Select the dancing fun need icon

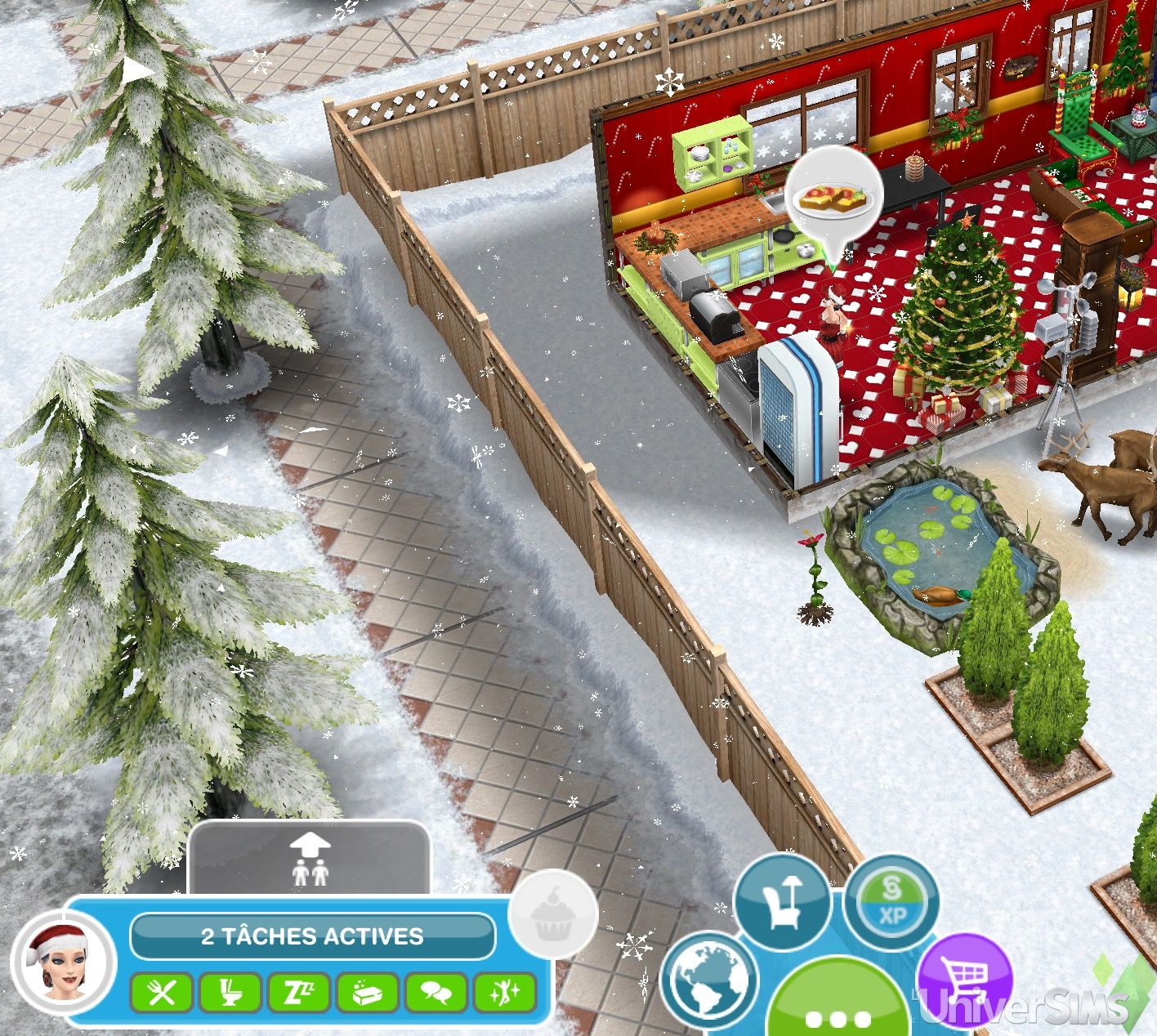[504, 994]
